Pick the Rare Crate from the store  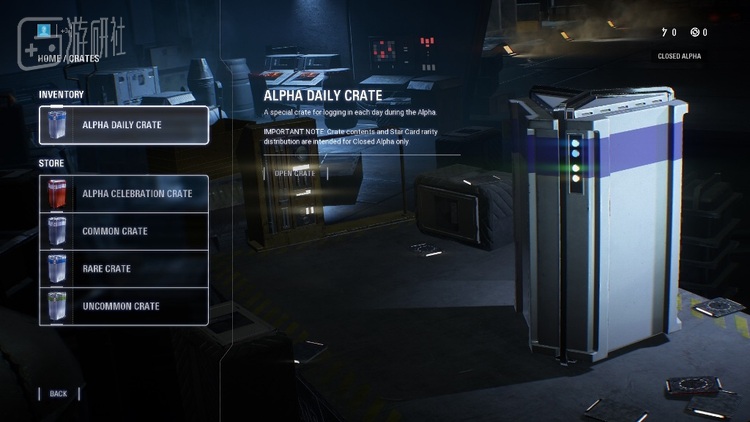(124, 269)
